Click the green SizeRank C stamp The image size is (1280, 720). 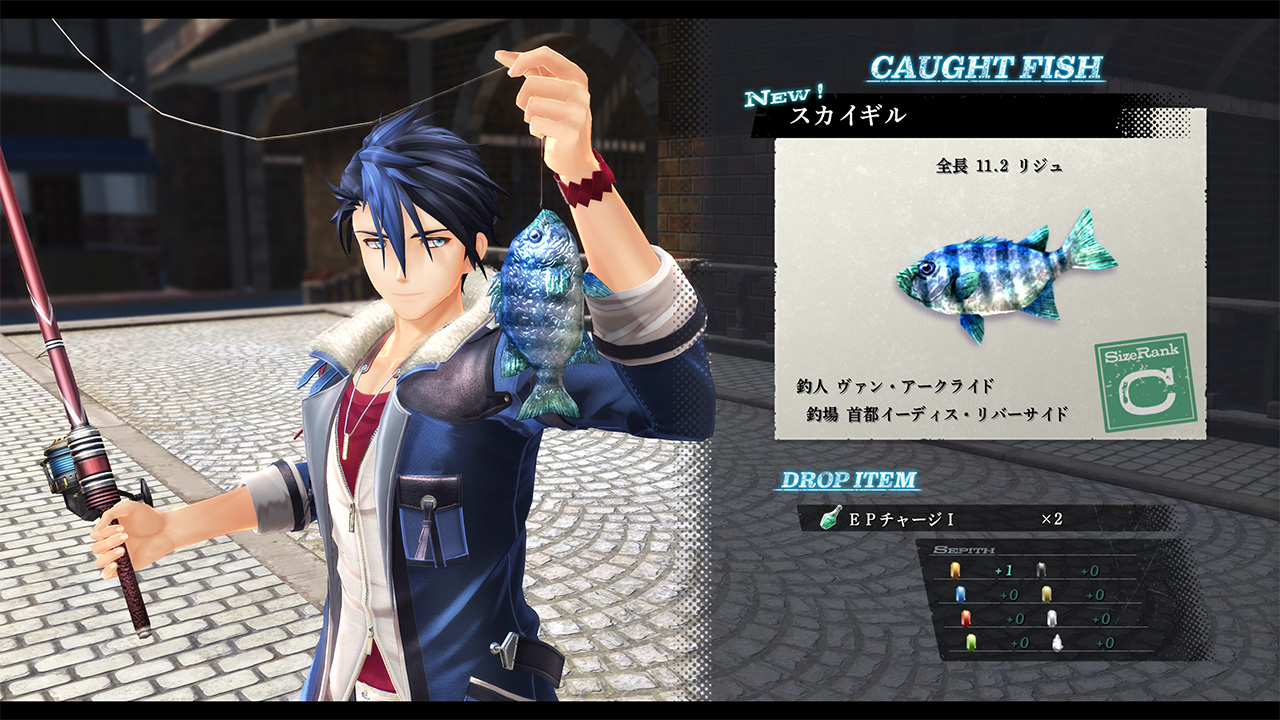[x=1145, y=383]
